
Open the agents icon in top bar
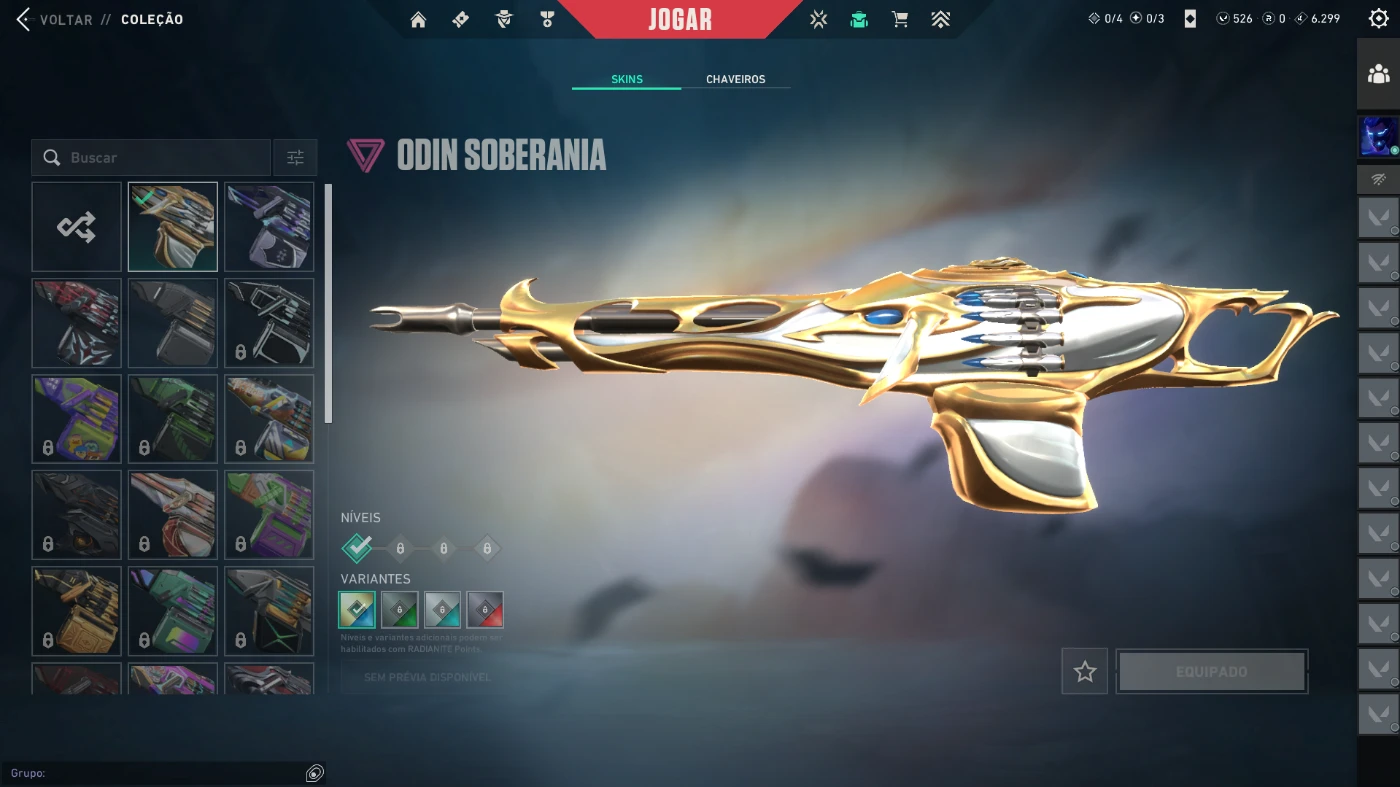[504, 19]
